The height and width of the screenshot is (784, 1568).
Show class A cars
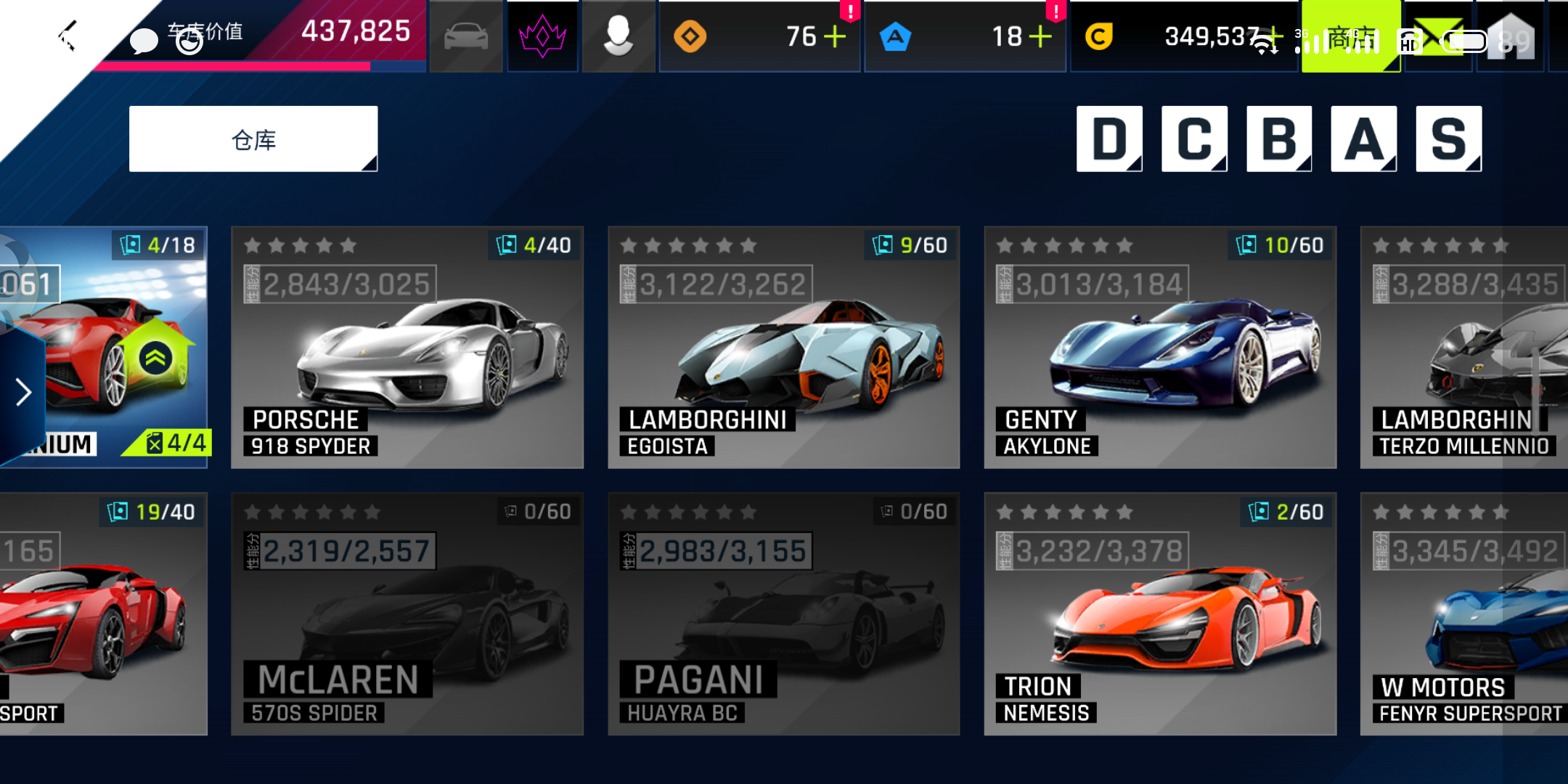tap(1363, 139)
